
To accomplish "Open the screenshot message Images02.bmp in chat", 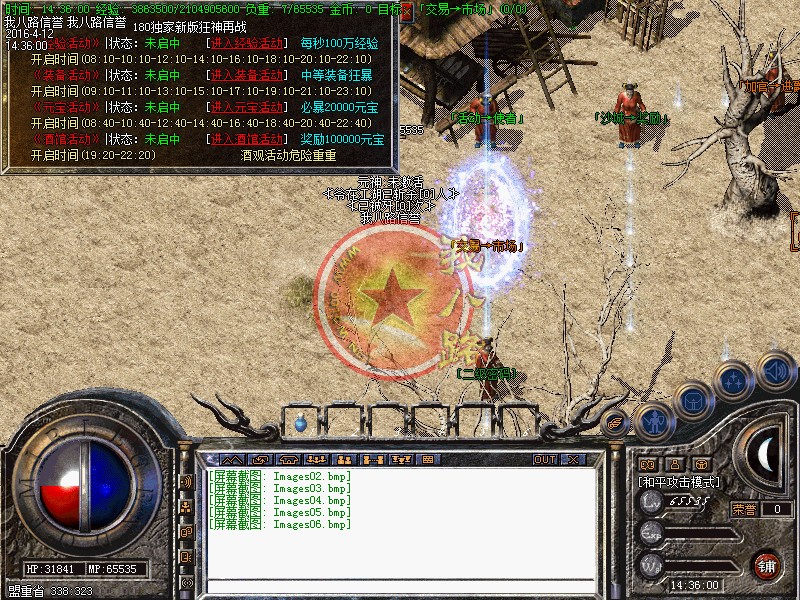I will pos(279,477).
